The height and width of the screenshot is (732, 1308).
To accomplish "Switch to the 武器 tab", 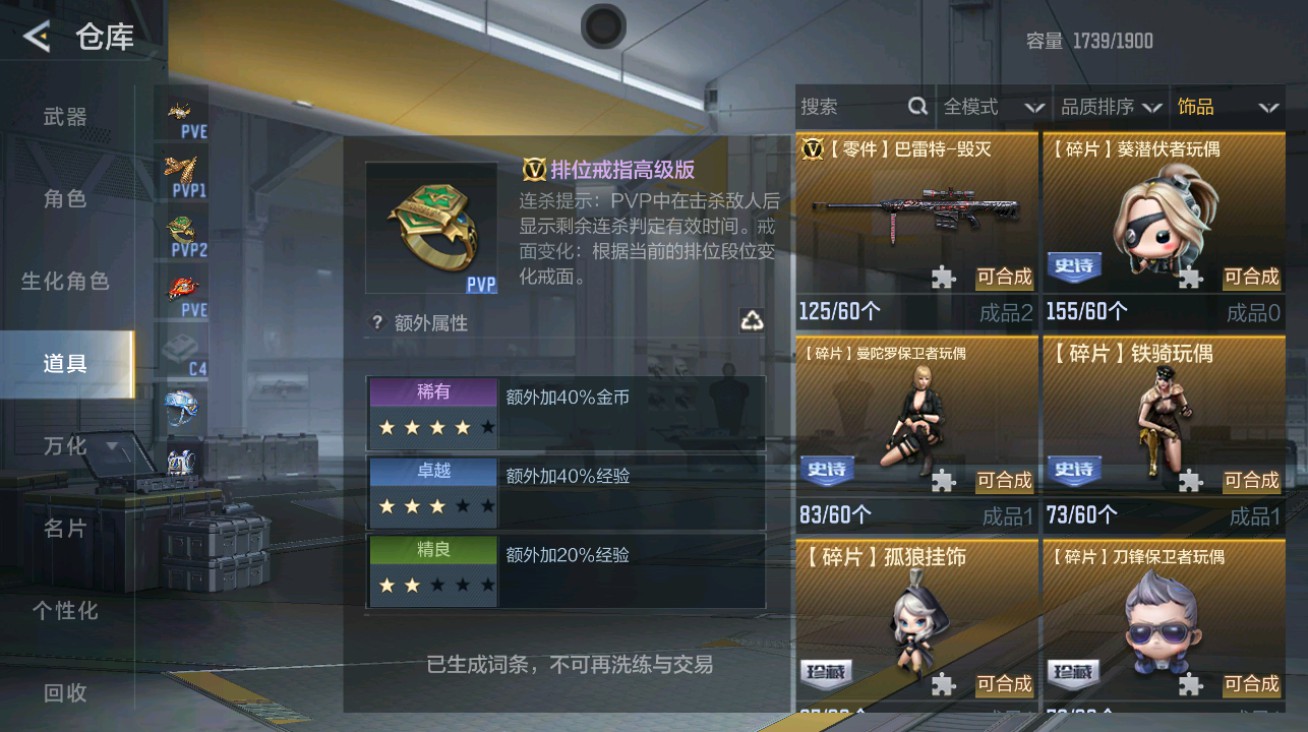I will (x=65, y=117).
